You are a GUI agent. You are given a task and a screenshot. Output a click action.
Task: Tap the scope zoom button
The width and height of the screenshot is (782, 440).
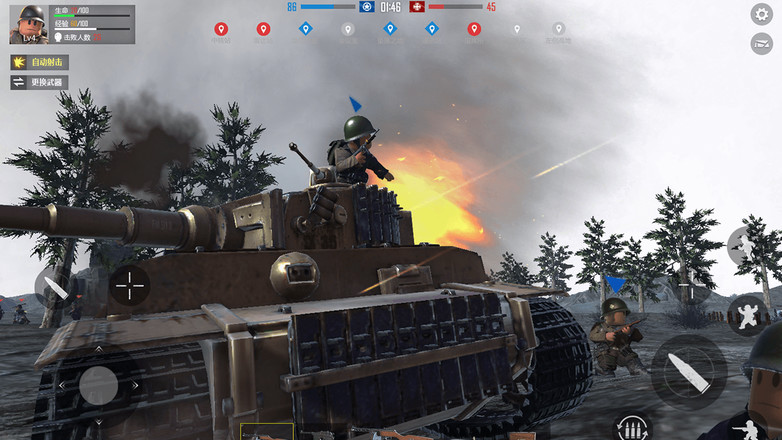tap(689, 286)
